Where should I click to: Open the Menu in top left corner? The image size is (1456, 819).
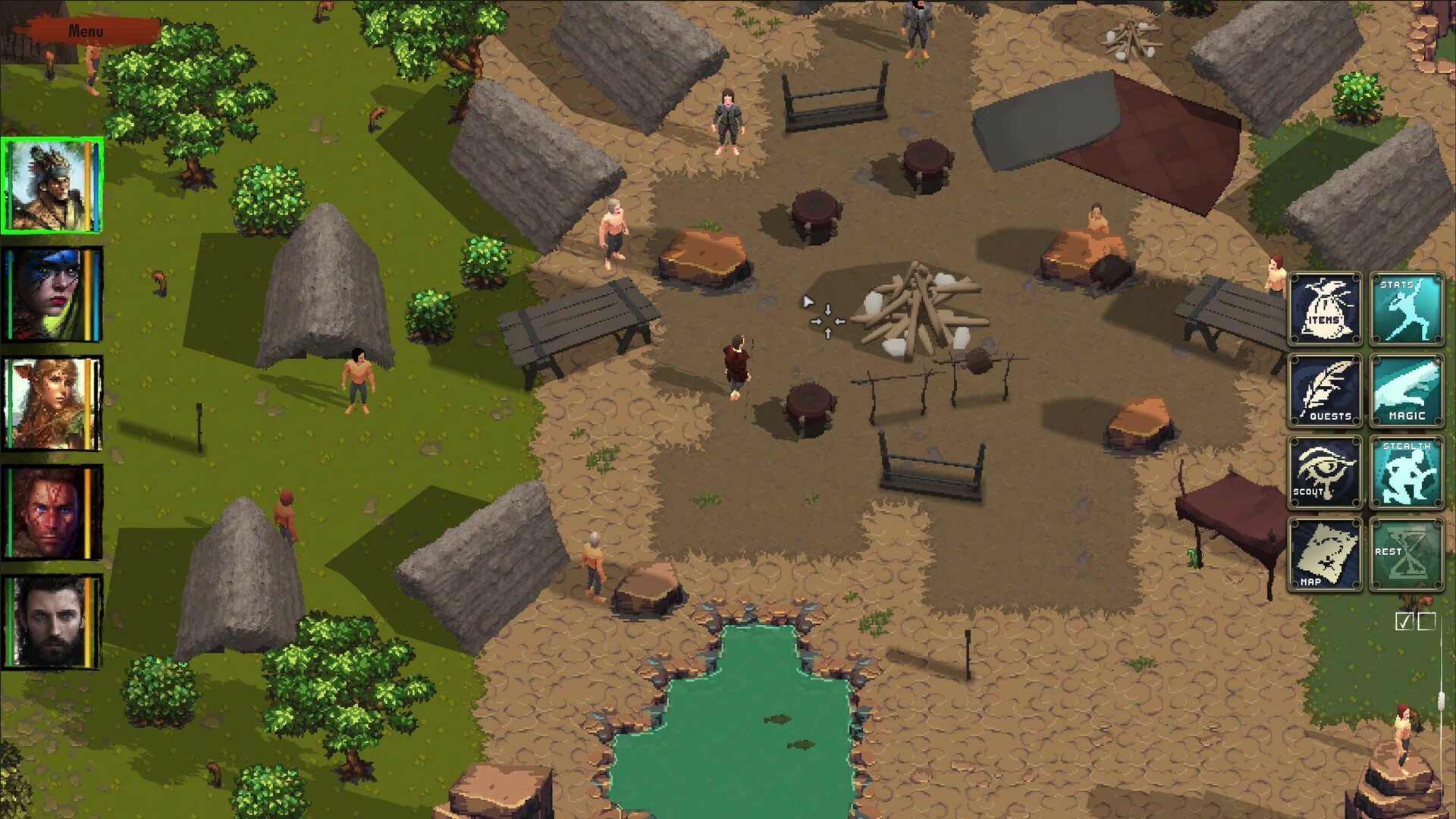pos(86,32)
